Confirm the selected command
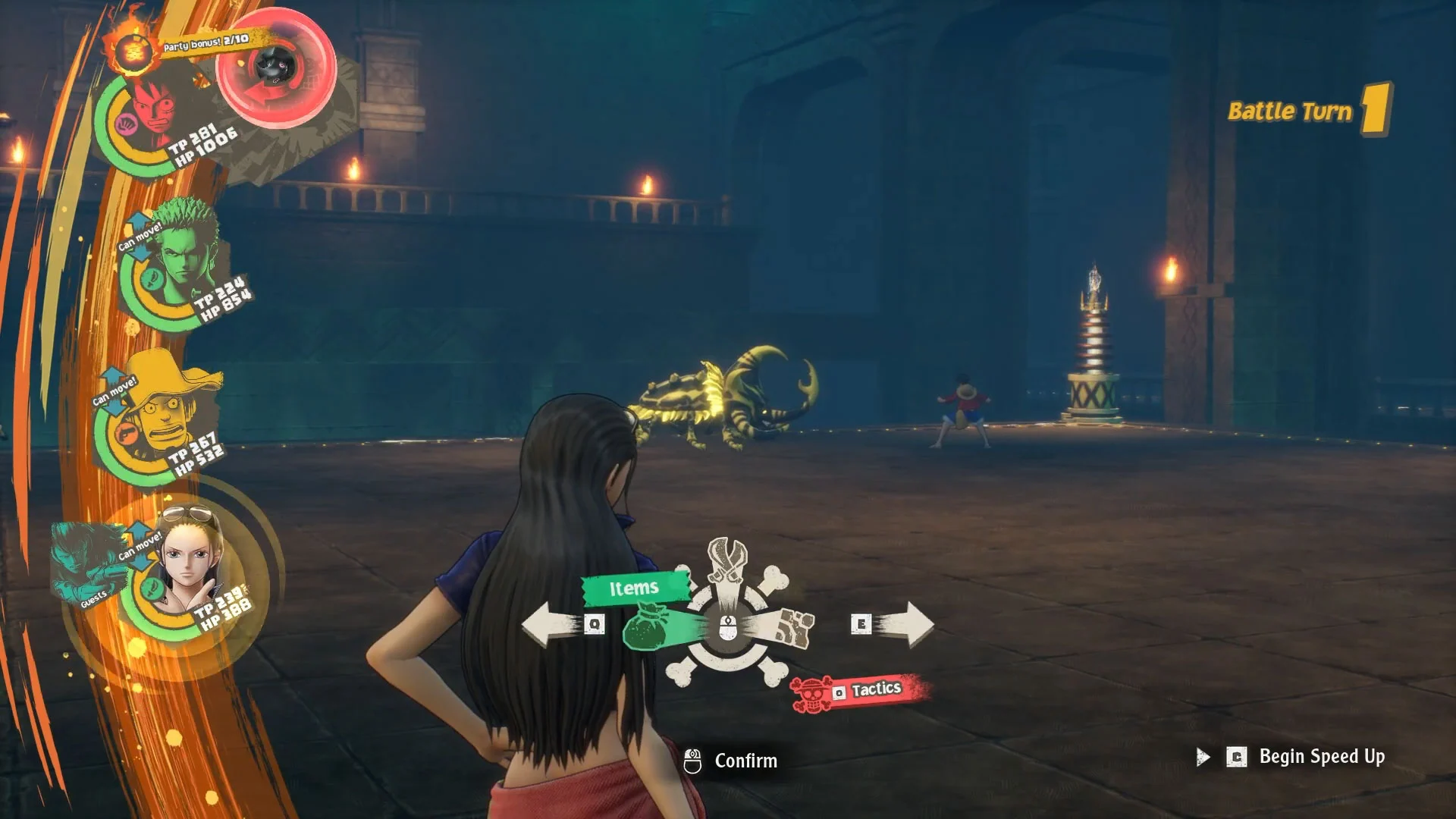1456x819 pixels. tap(731, 761)
